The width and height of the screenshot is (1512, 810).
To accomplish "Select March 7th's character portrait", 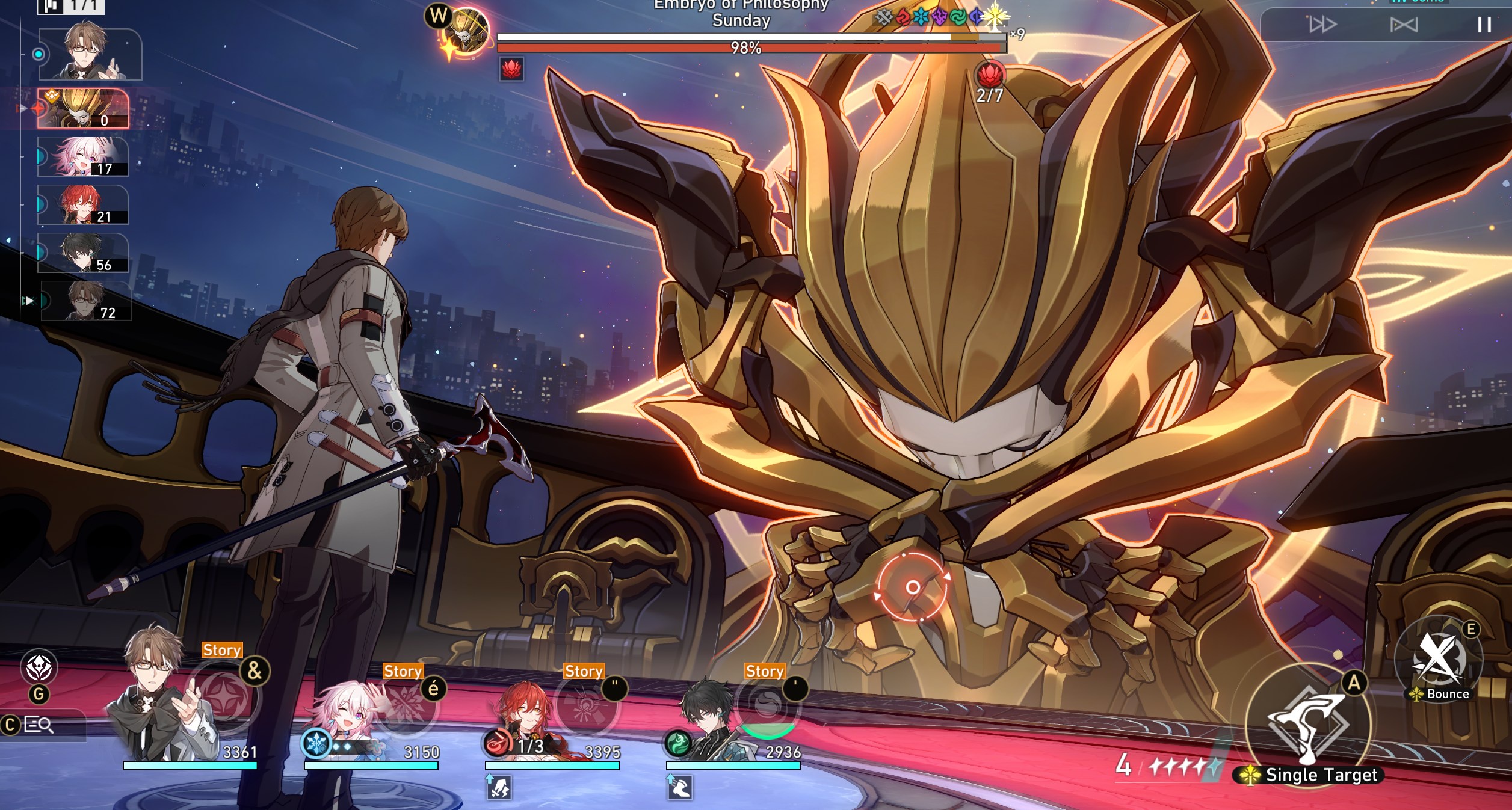I will pyautogui.click(x=343, y=722).
